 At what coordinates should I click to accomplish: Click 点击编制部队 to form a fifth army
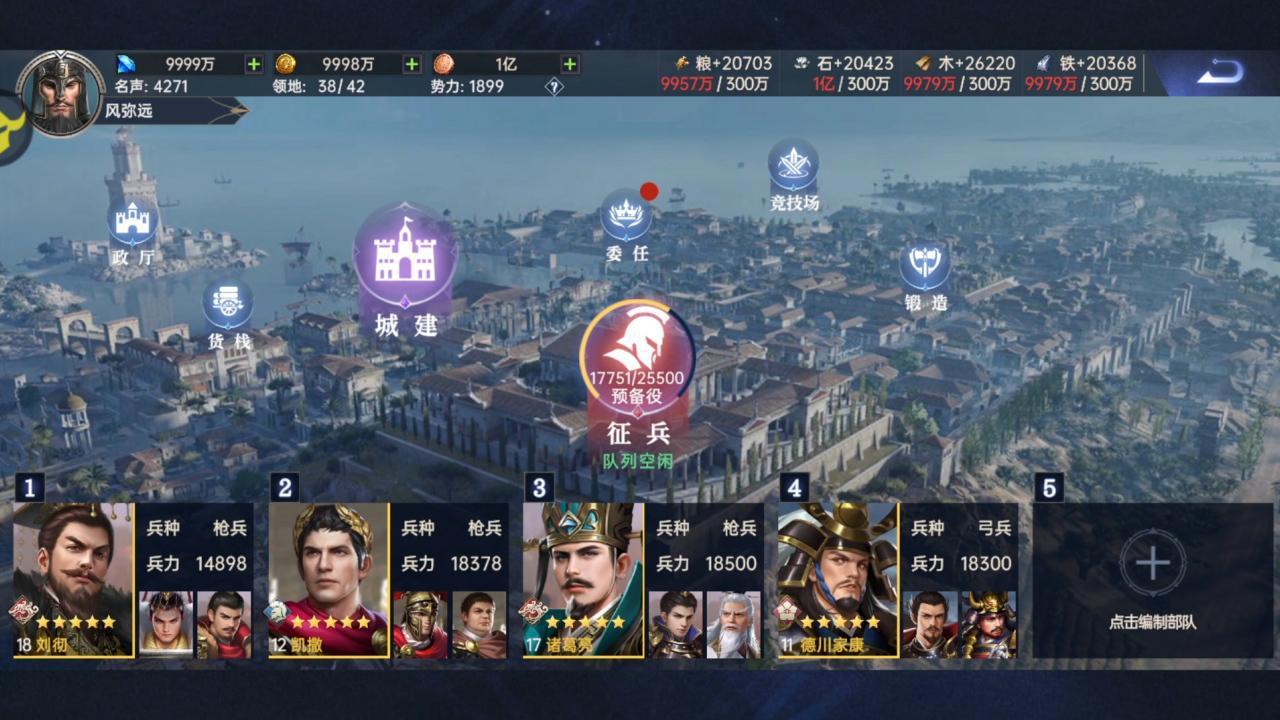coord(1152,580)
